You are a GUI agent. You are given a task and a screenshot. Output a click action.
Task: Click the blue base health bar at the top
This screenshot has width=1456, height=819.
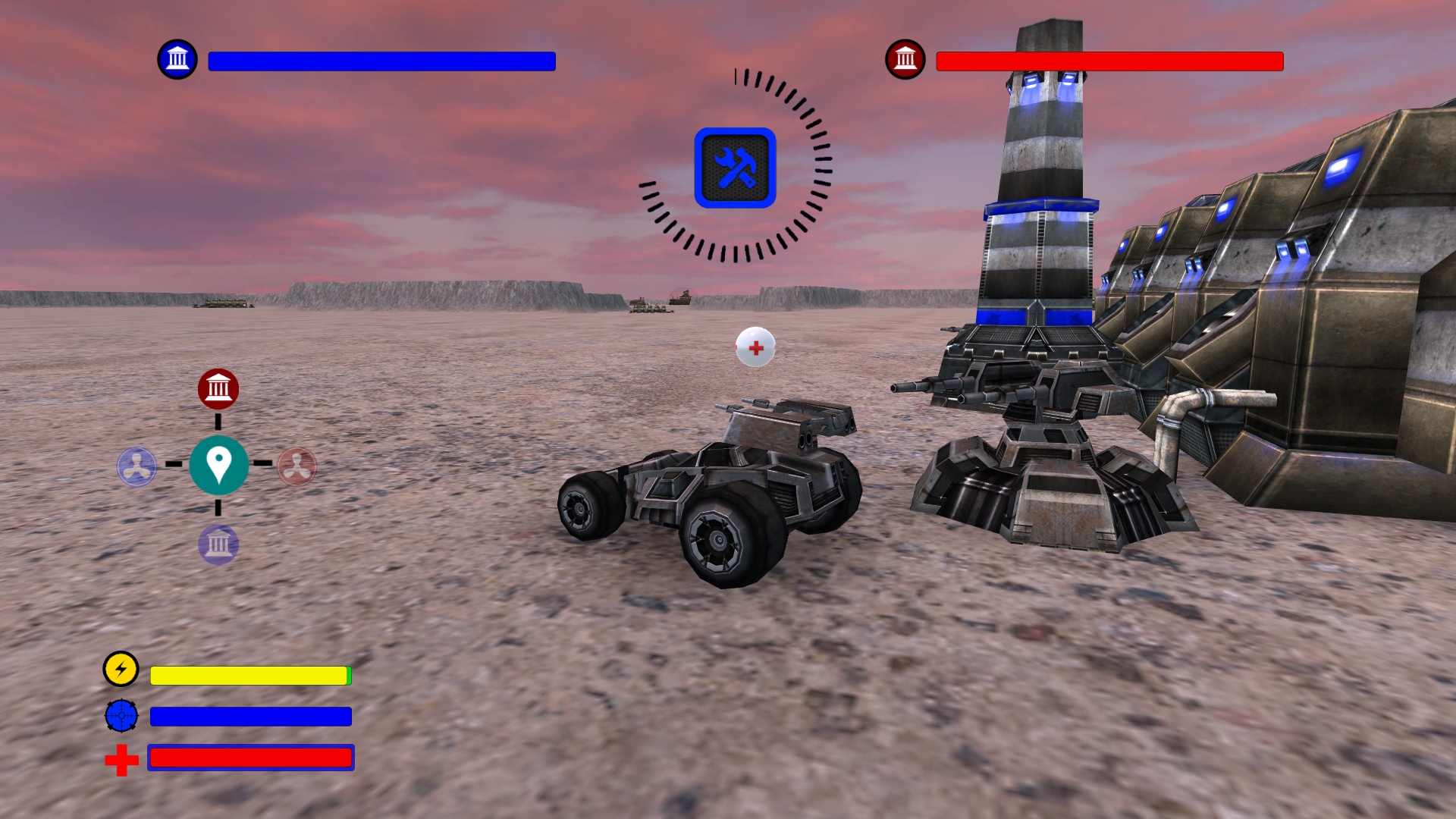tap(381, 61)
